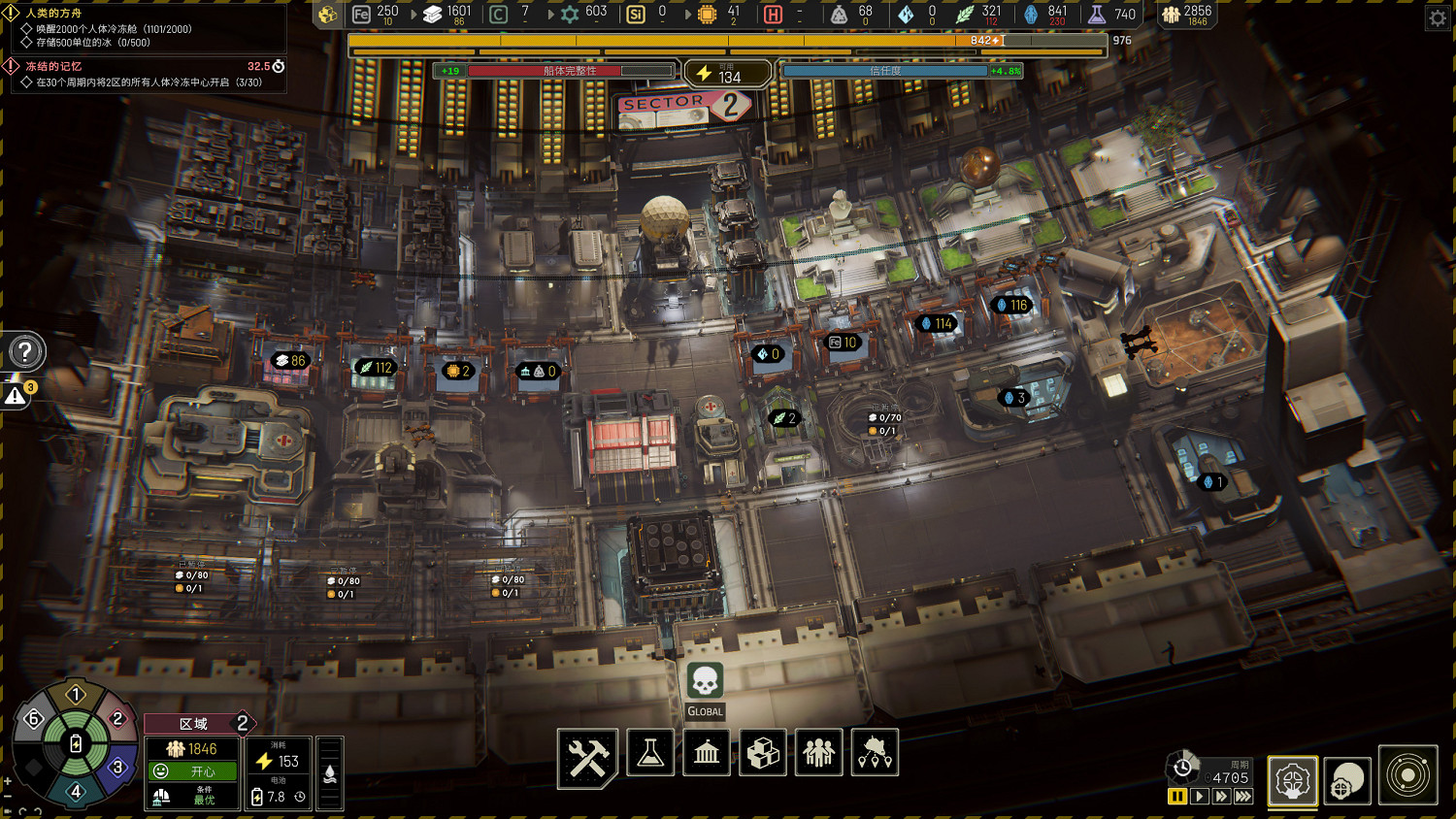Click the Global skull icon

[x=705, y=681]
